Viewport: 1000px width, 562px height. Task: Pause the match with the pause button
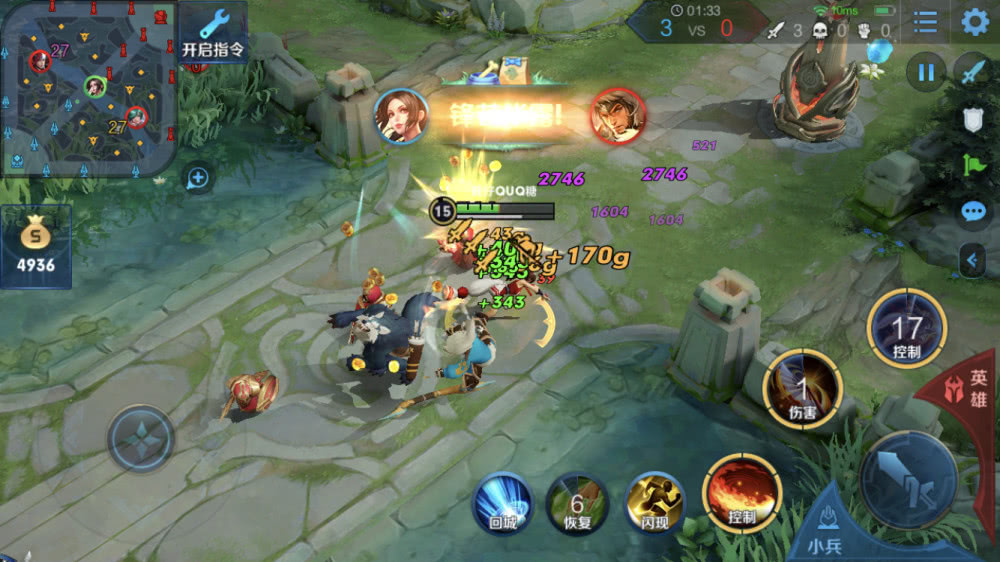(926, 72)
